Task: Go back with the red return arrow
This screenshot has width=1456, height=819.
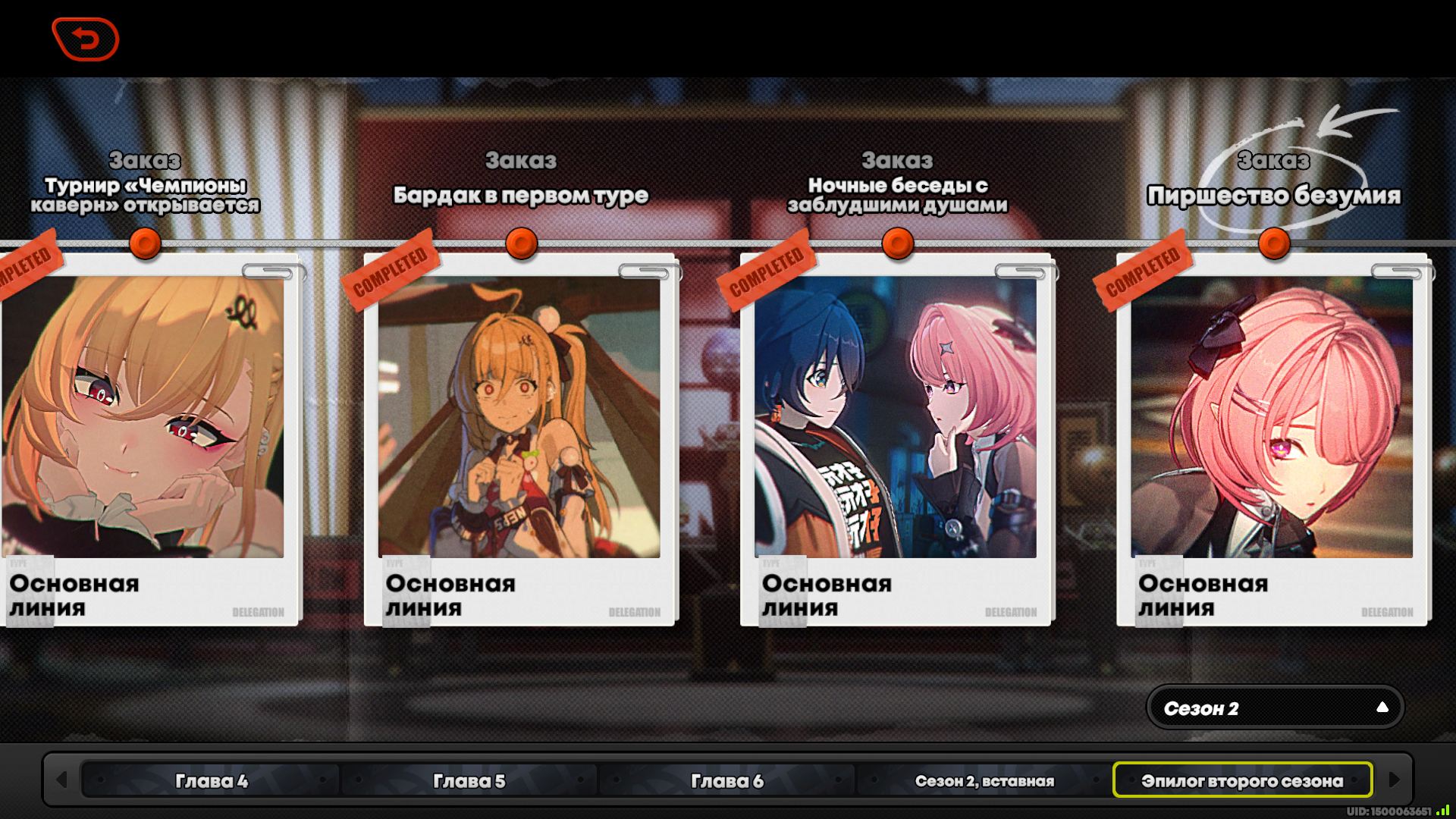Action: pos(86,39)
